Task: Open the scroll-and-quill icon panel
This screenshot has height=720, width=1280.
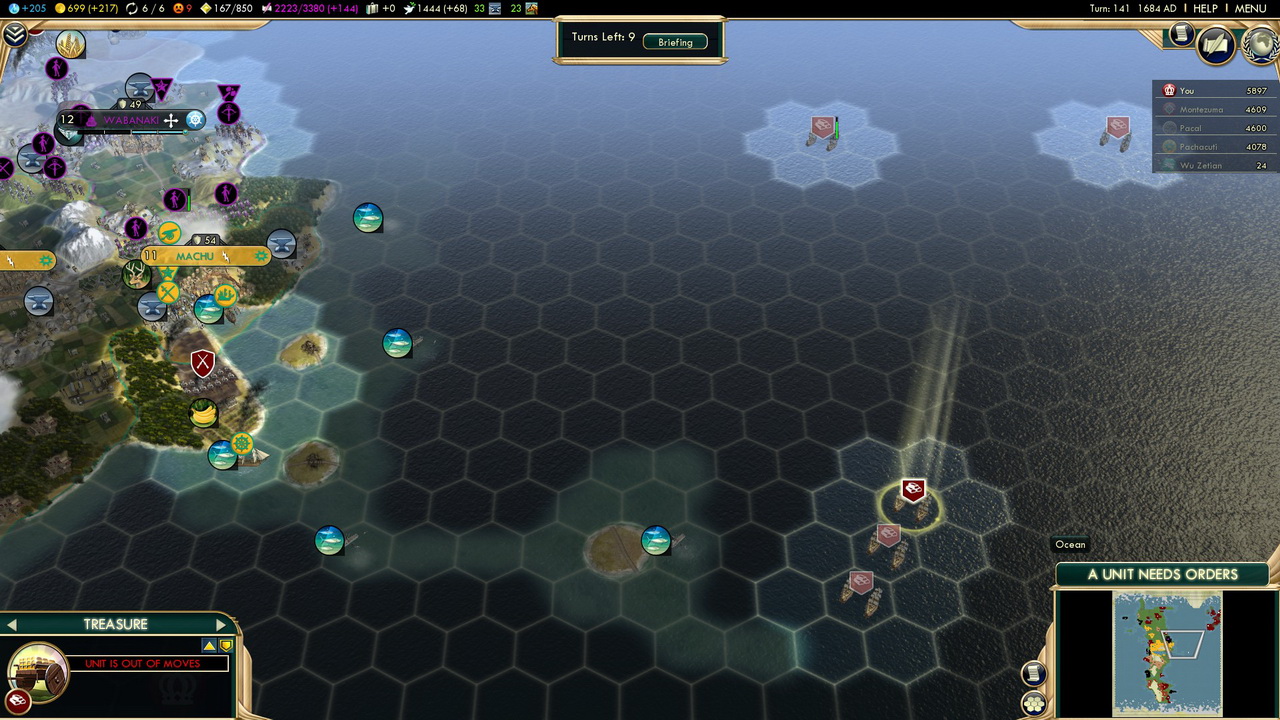Action: pyautogui.click(x=1216, y=45)
